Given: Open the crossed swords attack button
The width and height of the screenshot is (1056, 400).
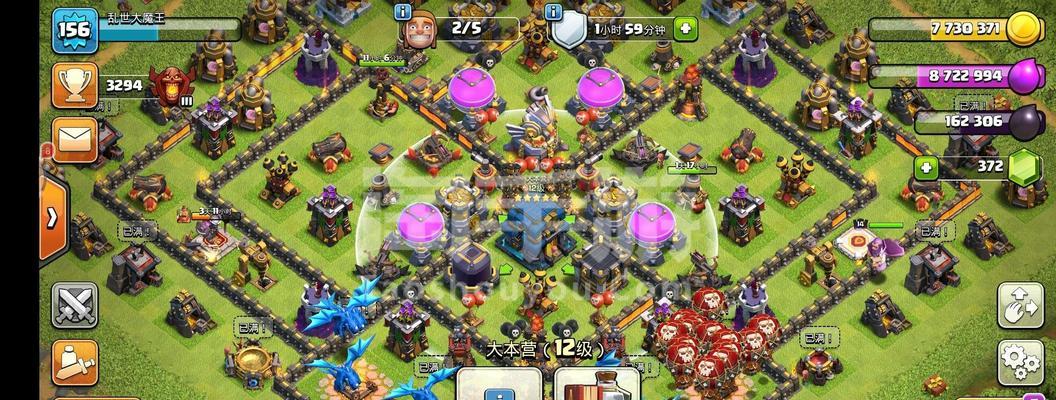Looking at the screenshot, I should tap(75, 307).
